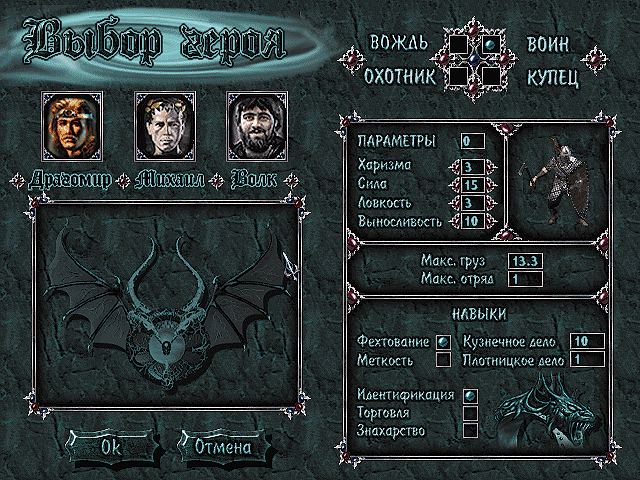Choose the Купец class box
This screenshot has width=640, height=480.
point(490,74)
